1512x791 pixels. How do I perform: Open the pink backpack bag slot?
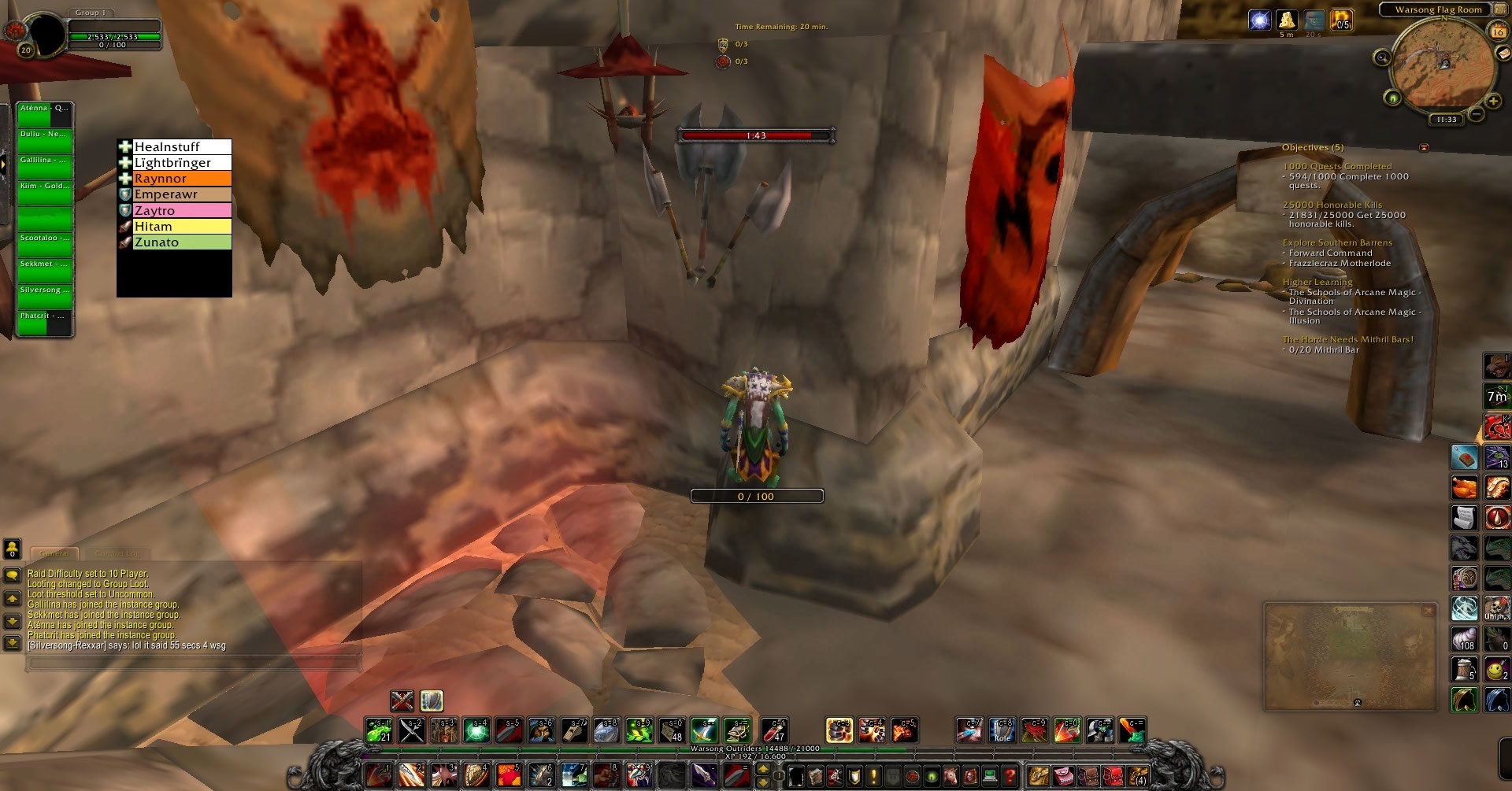tap(1062, 775)
